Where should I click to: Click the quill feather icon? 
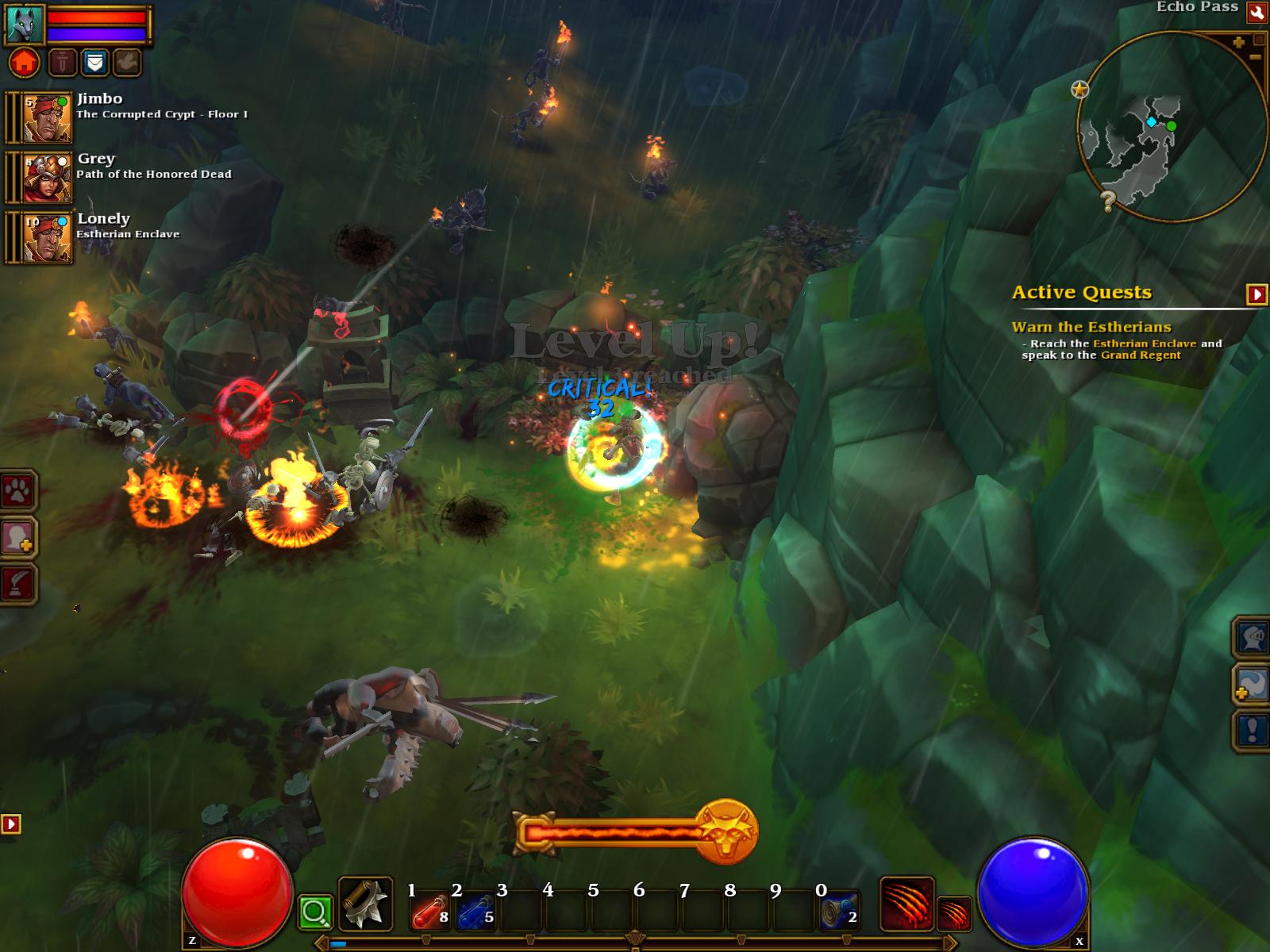(x=17, y=584)
